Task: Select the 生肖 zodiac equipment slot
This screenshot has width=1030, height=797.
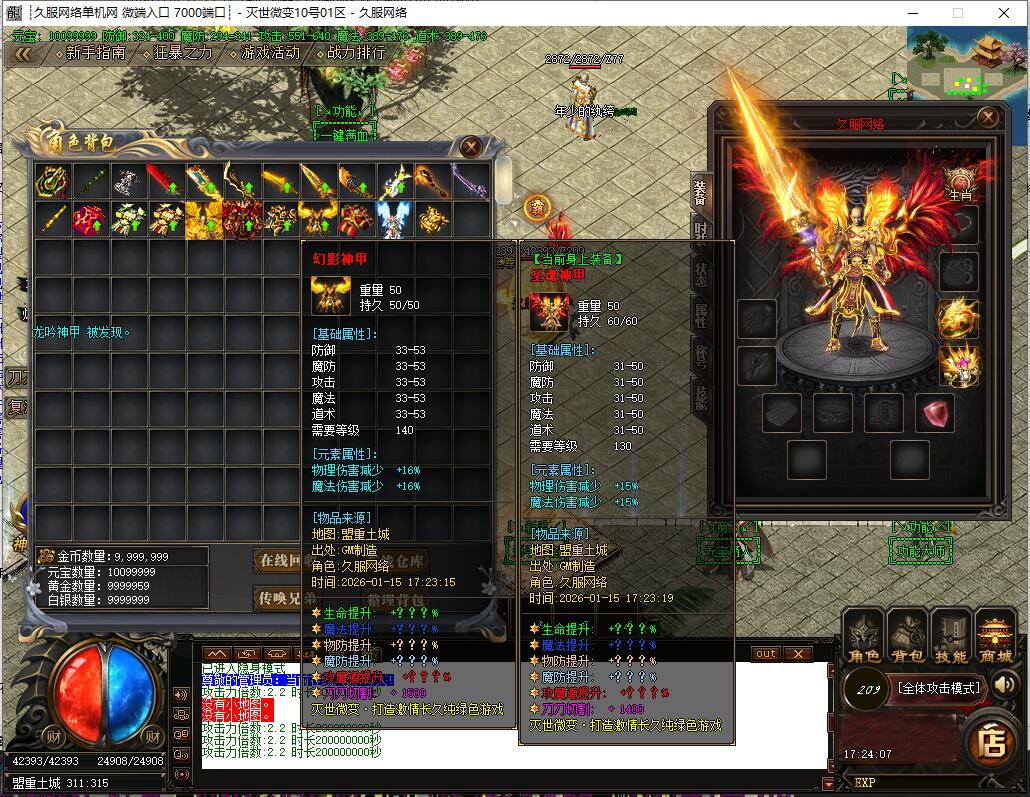Action: tap(960, 184)
